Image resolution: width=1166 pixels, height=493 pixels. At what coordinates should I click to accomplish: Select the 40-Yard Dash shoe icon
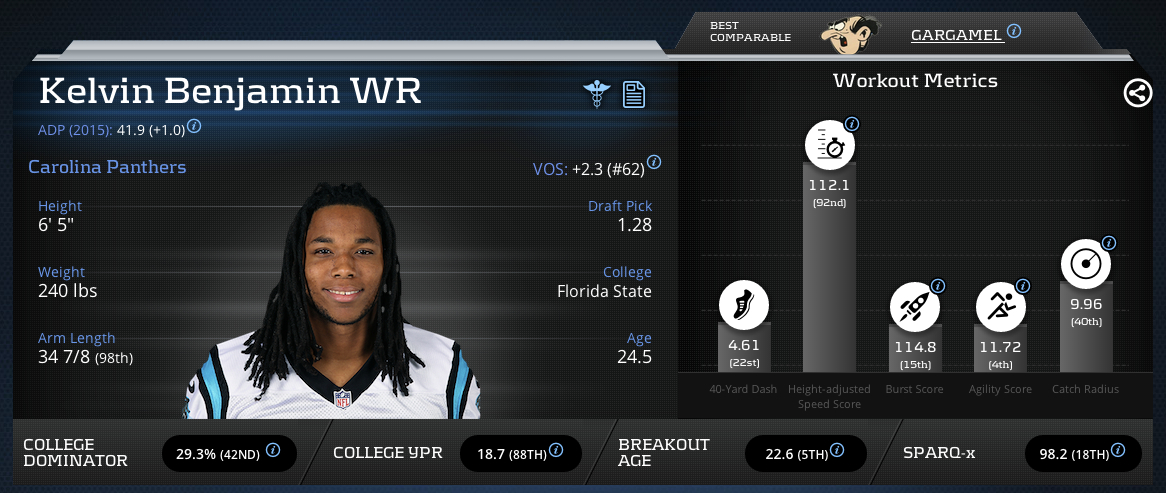tap(744, 306)
